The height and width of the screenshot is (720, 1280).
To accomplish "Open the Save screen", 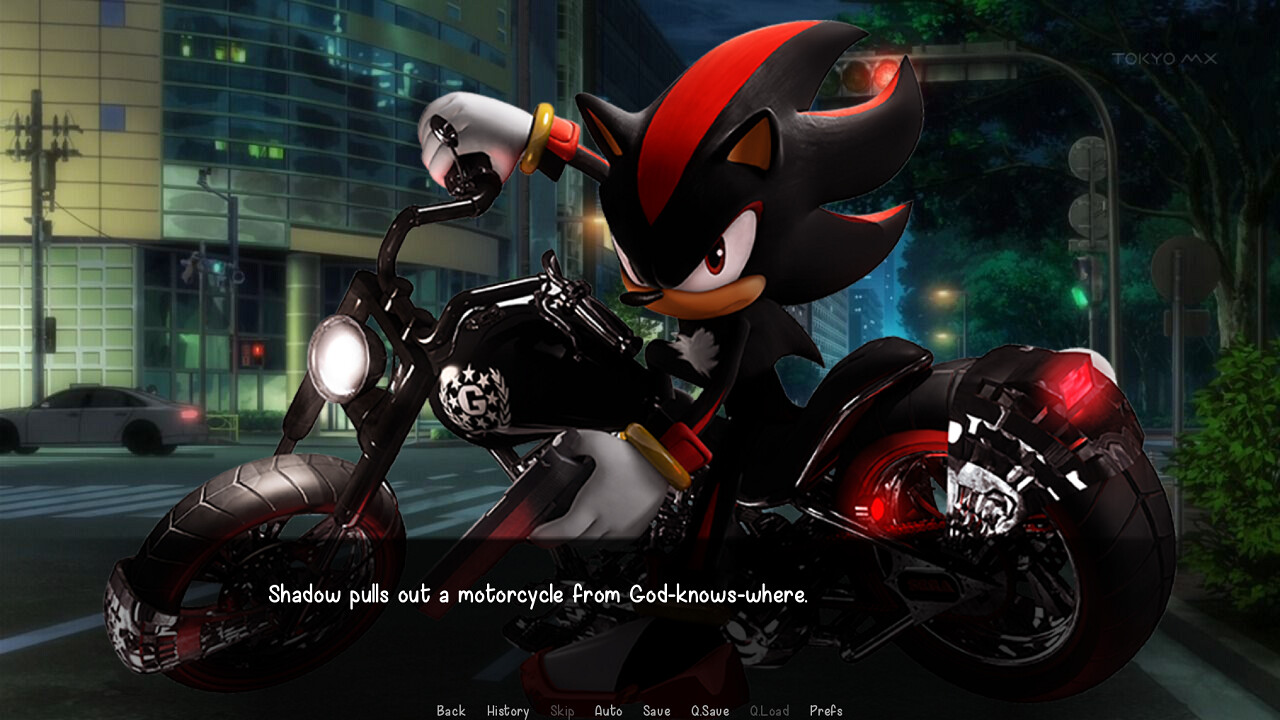I will (656, 710).
